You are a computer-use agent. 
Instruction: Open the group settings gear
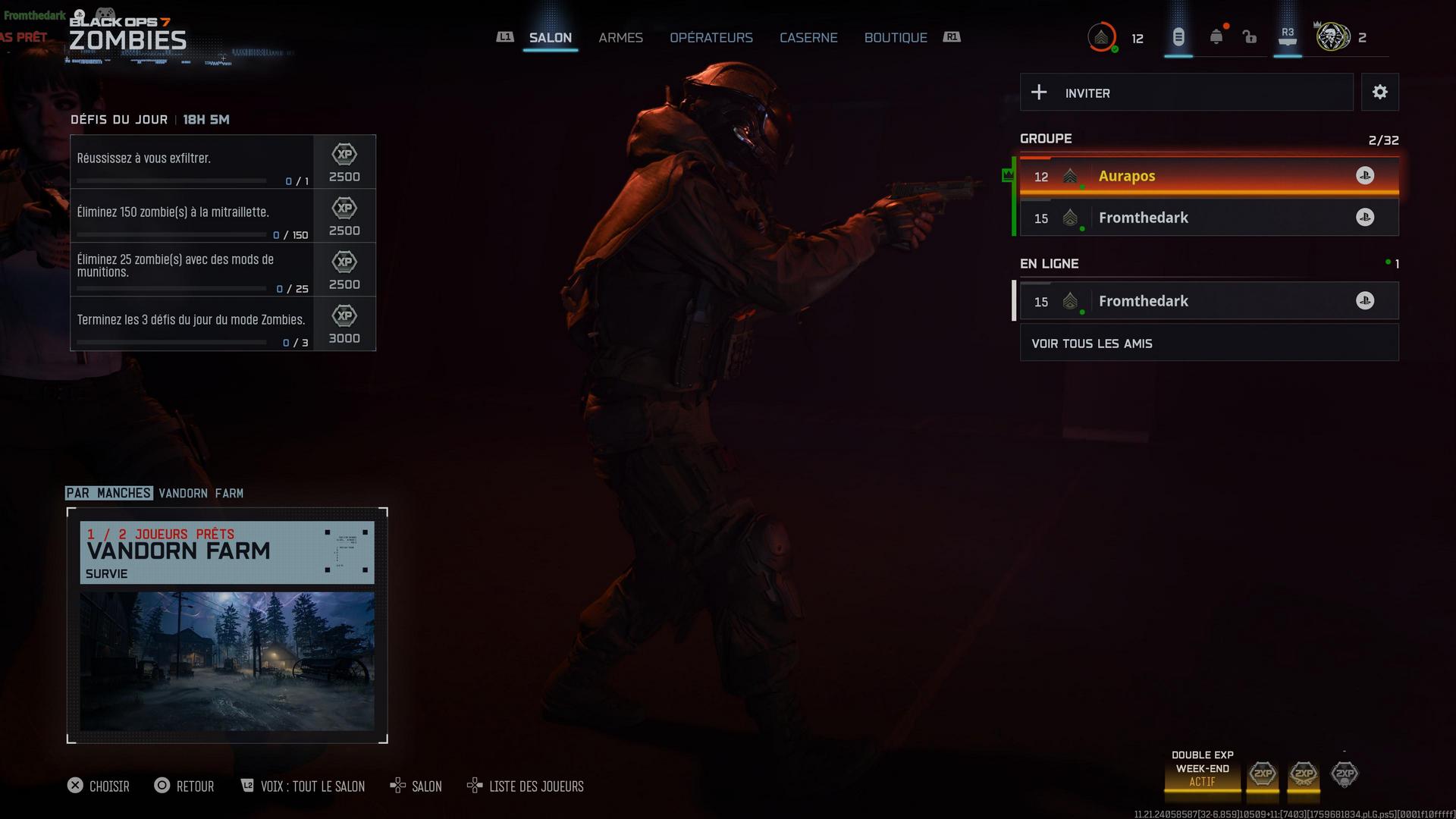tap(1379, 93)
